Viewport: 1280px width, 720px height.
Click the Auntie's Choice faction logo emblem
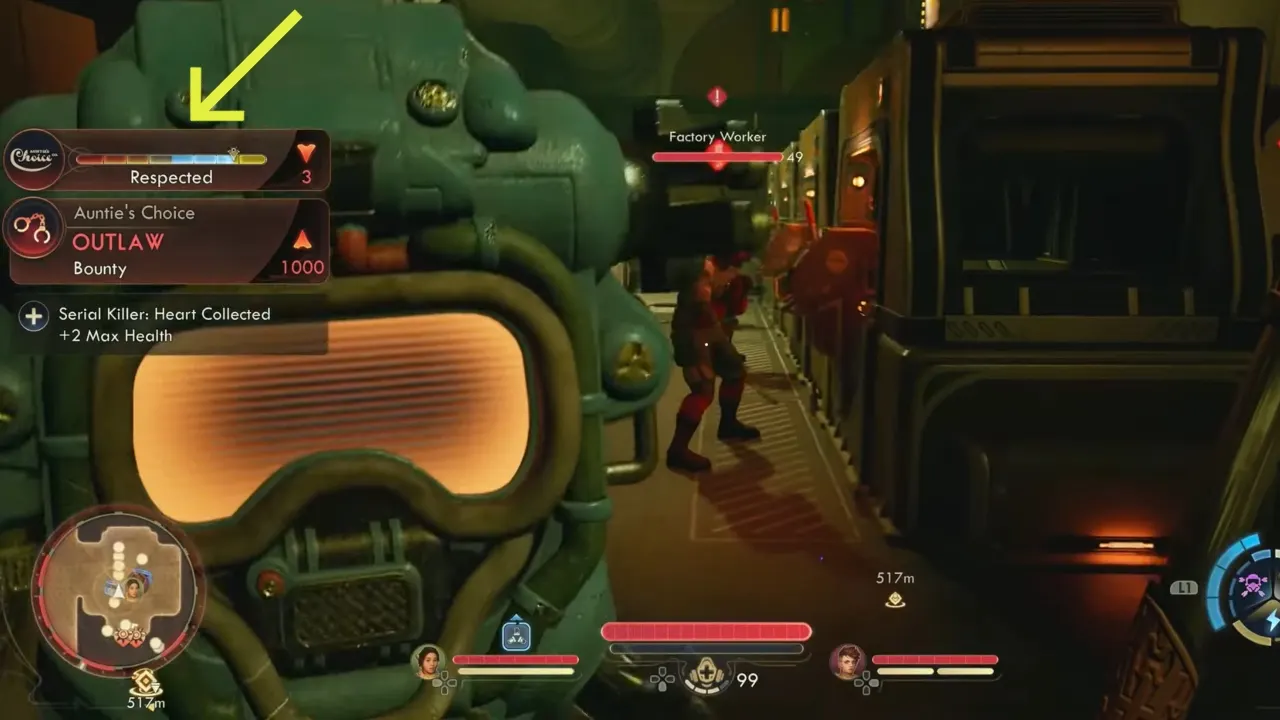coord(33,158)
